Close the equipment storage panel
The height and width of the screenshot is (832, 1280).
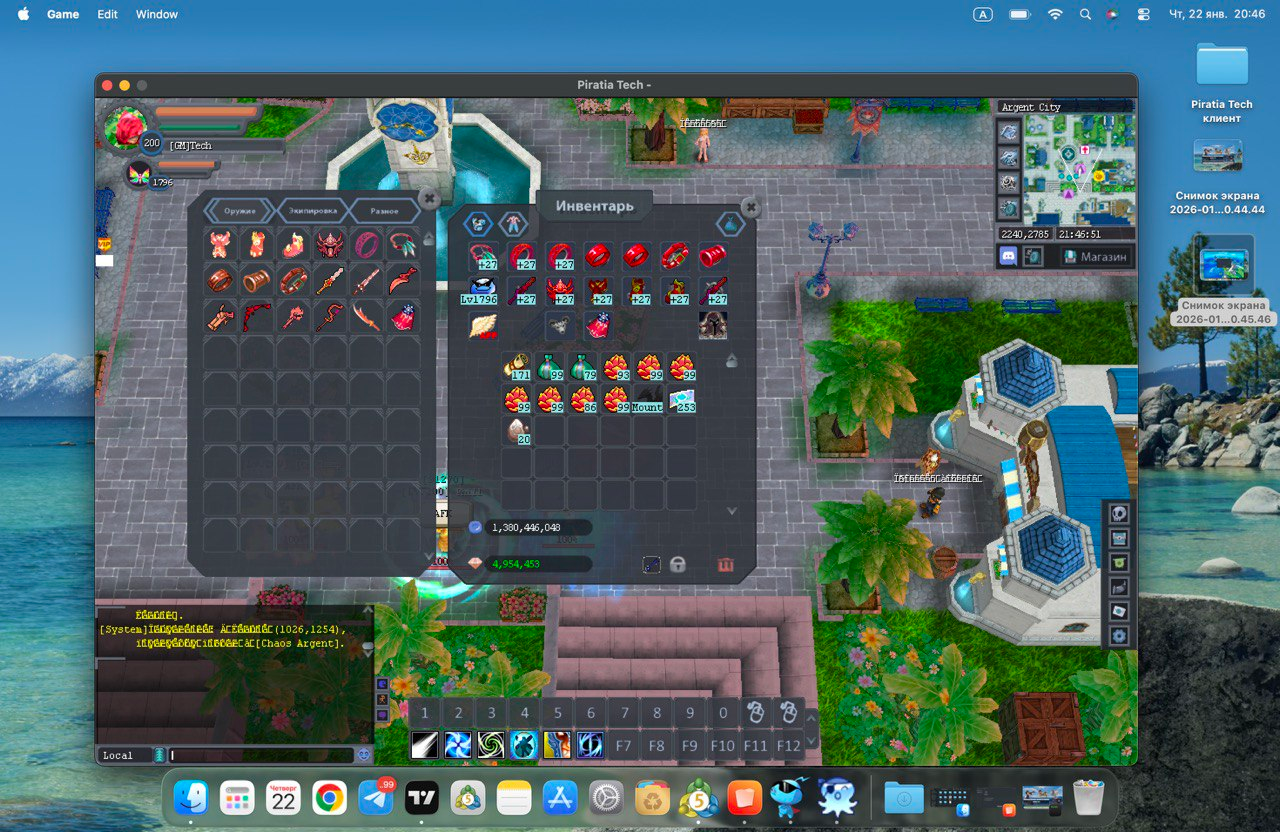pyautogui.click(x=429, y=199)
